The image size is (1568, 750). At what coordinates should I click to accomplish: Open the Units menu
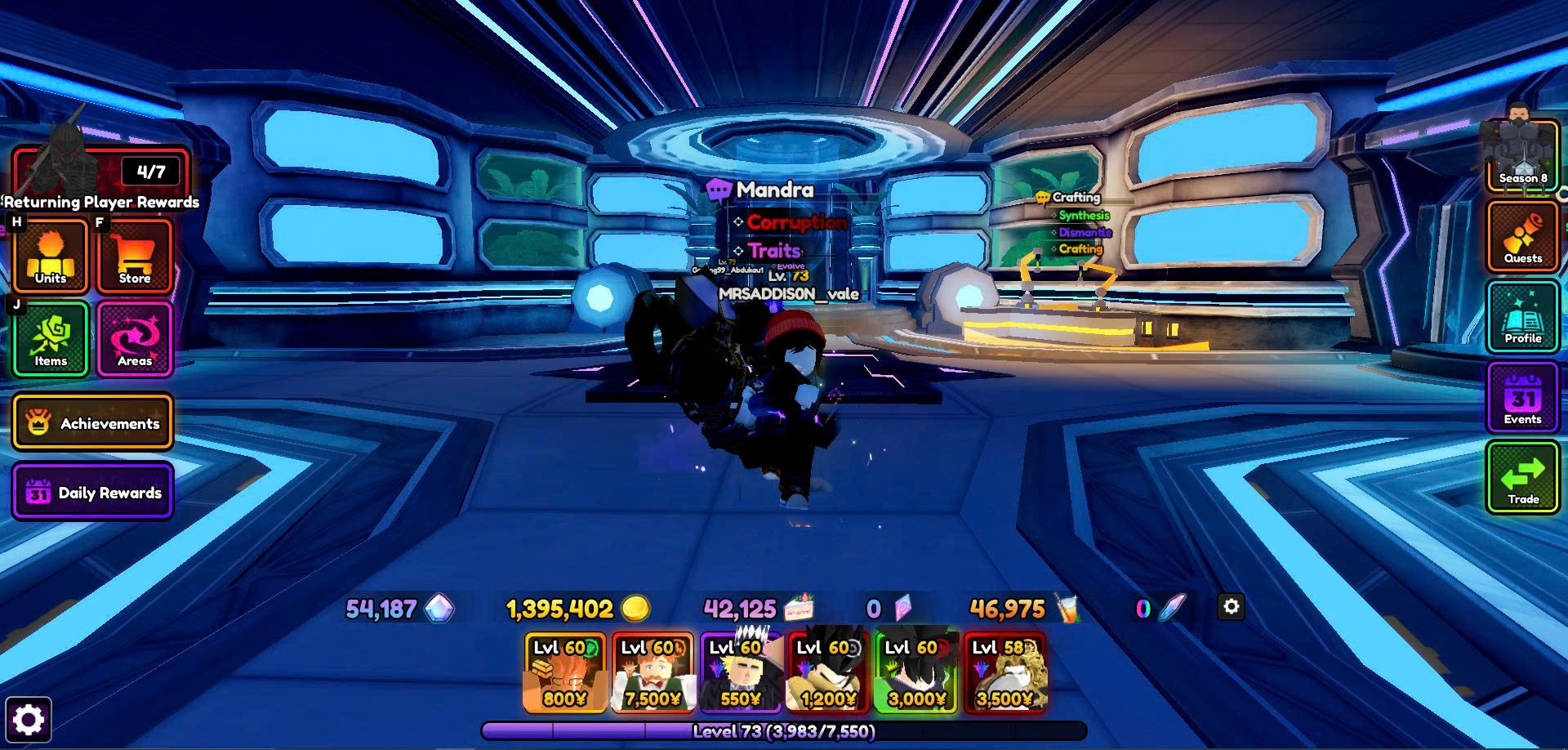[x=51, y=256]
